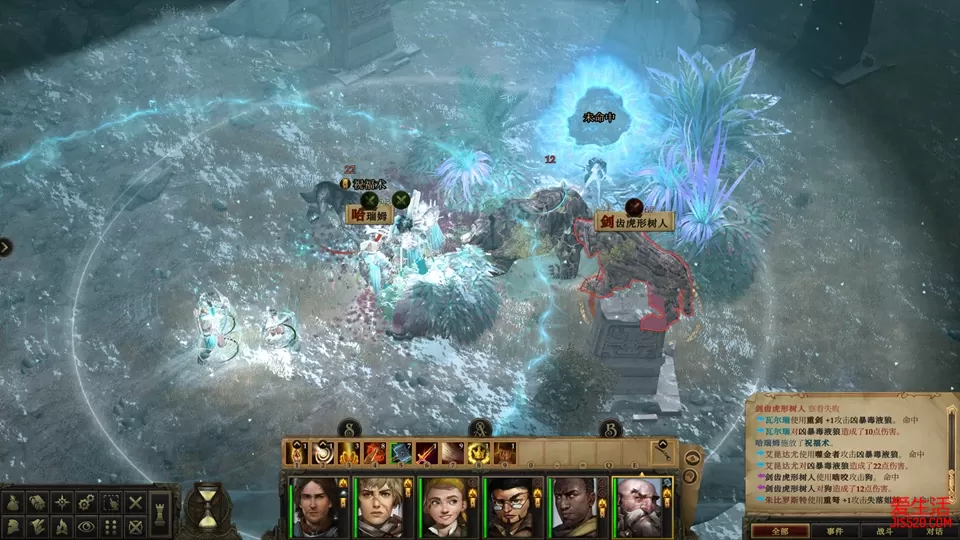This screenshot has height=540, width=960.
Task: Select the white-bearded dwarf portrait
Action: (x=641, y=507)
